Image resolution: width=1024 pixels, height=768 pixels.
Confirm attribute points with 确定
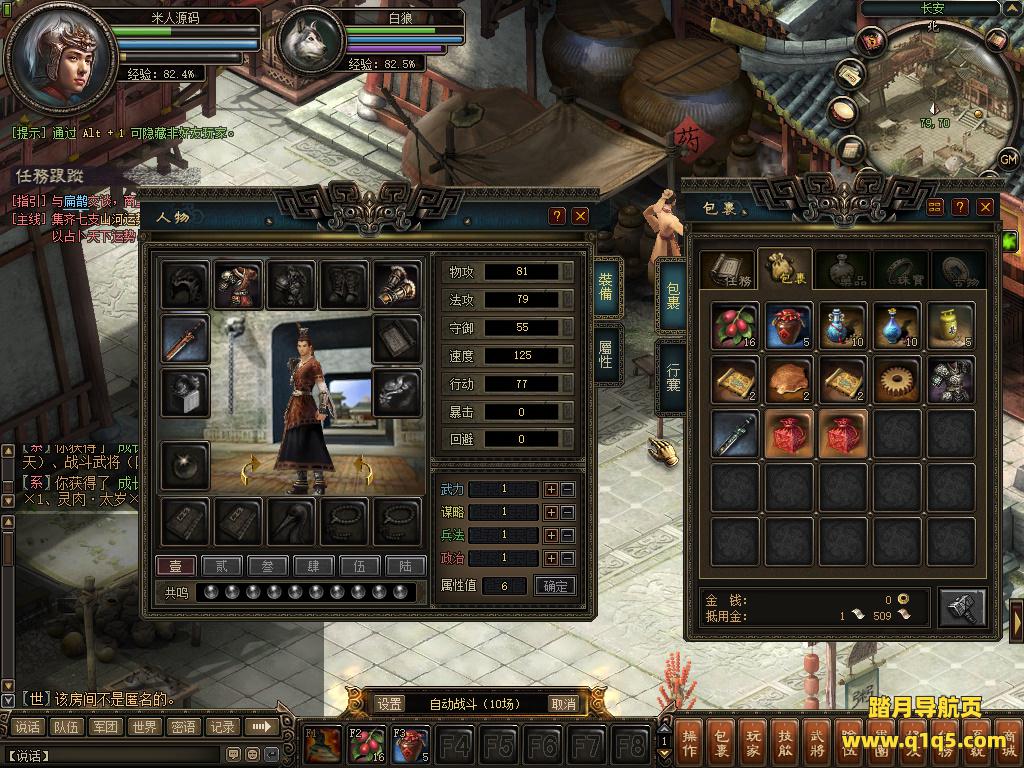click(x=555, y=586)
